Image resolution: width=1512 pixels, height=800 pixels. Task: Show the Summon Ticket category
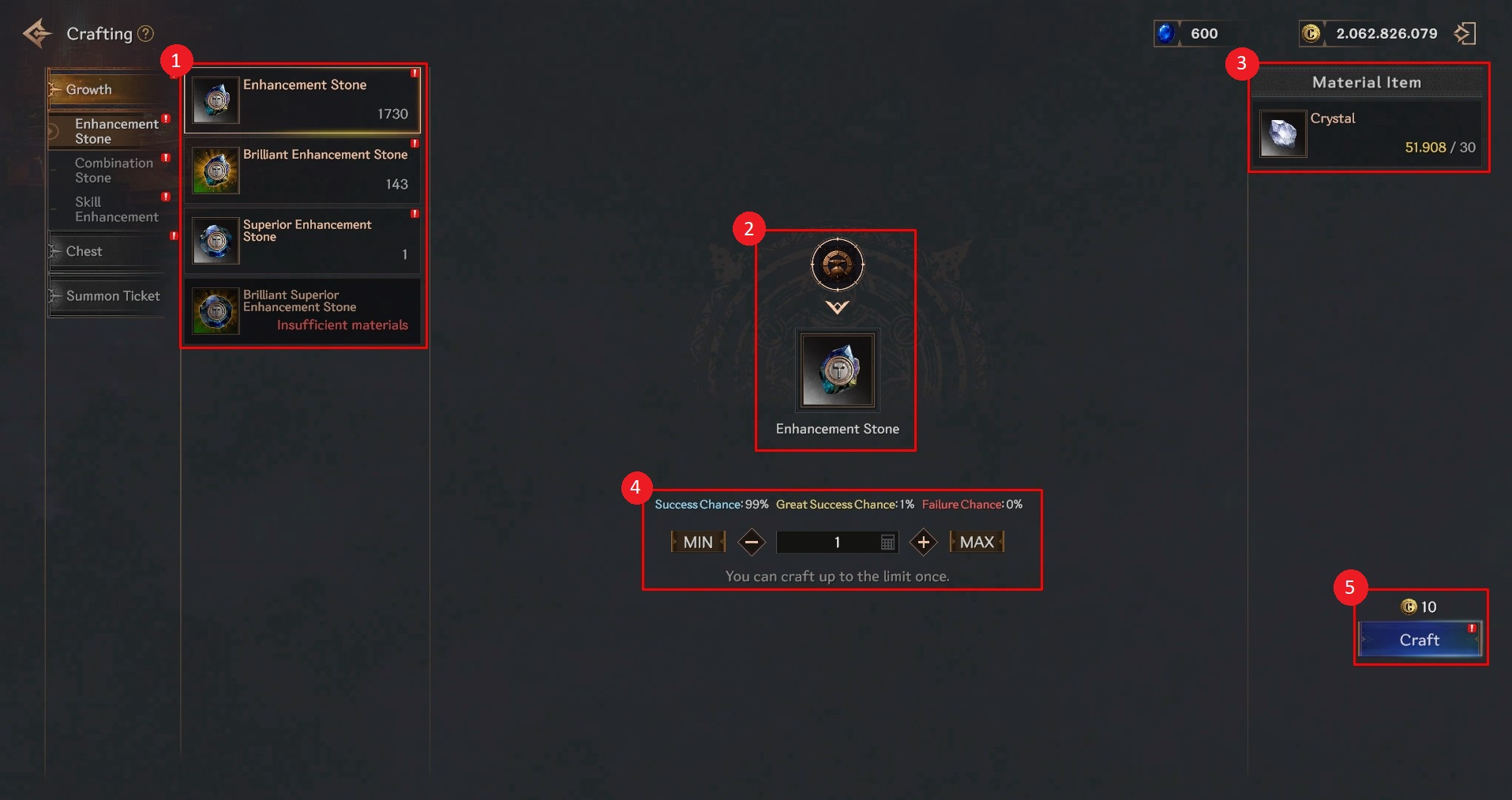113,296
